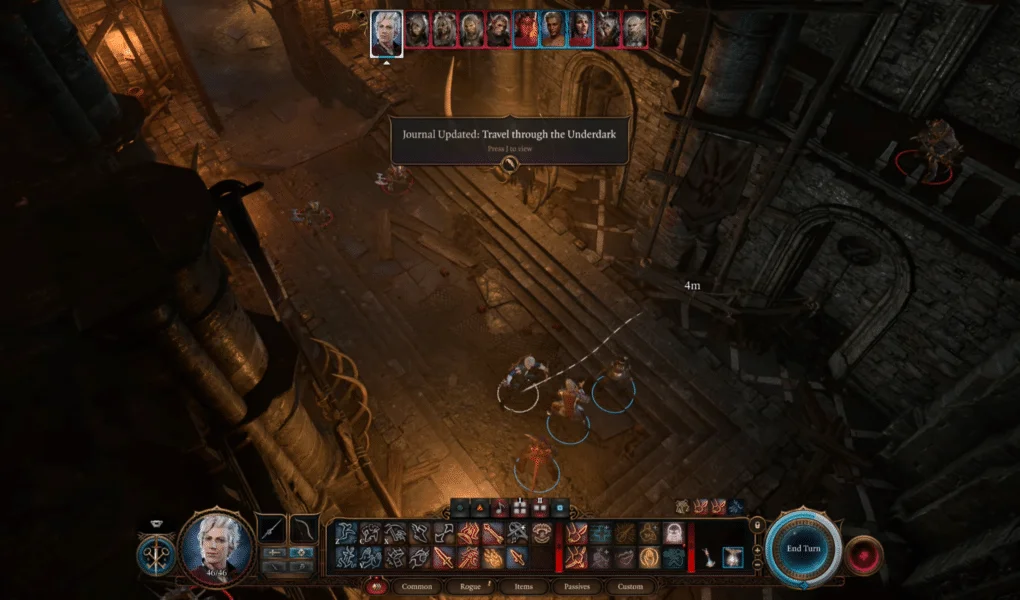The width and height of the screenshot is (1020, 600).
Task: Open the Rogue actions tab
Action: pos(470,586)
